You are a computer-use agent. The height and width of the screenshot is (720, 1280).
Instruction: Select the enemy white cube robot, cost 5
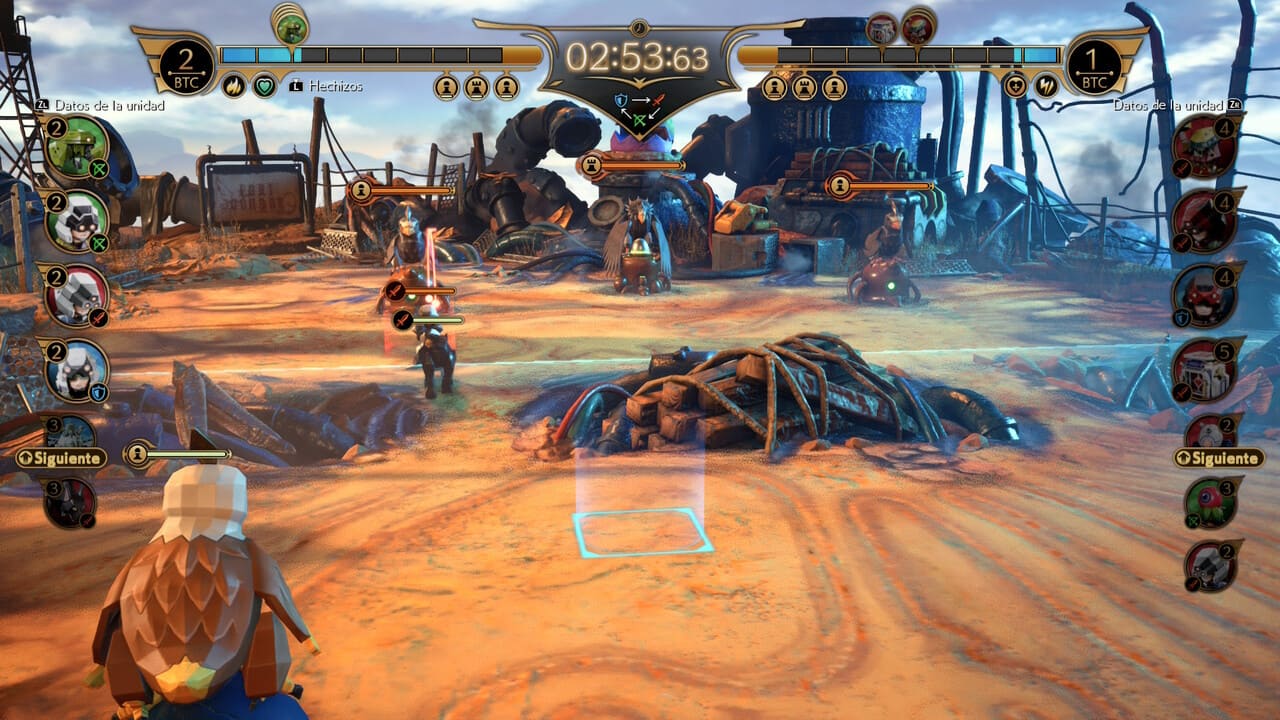tap(1207, 369)
